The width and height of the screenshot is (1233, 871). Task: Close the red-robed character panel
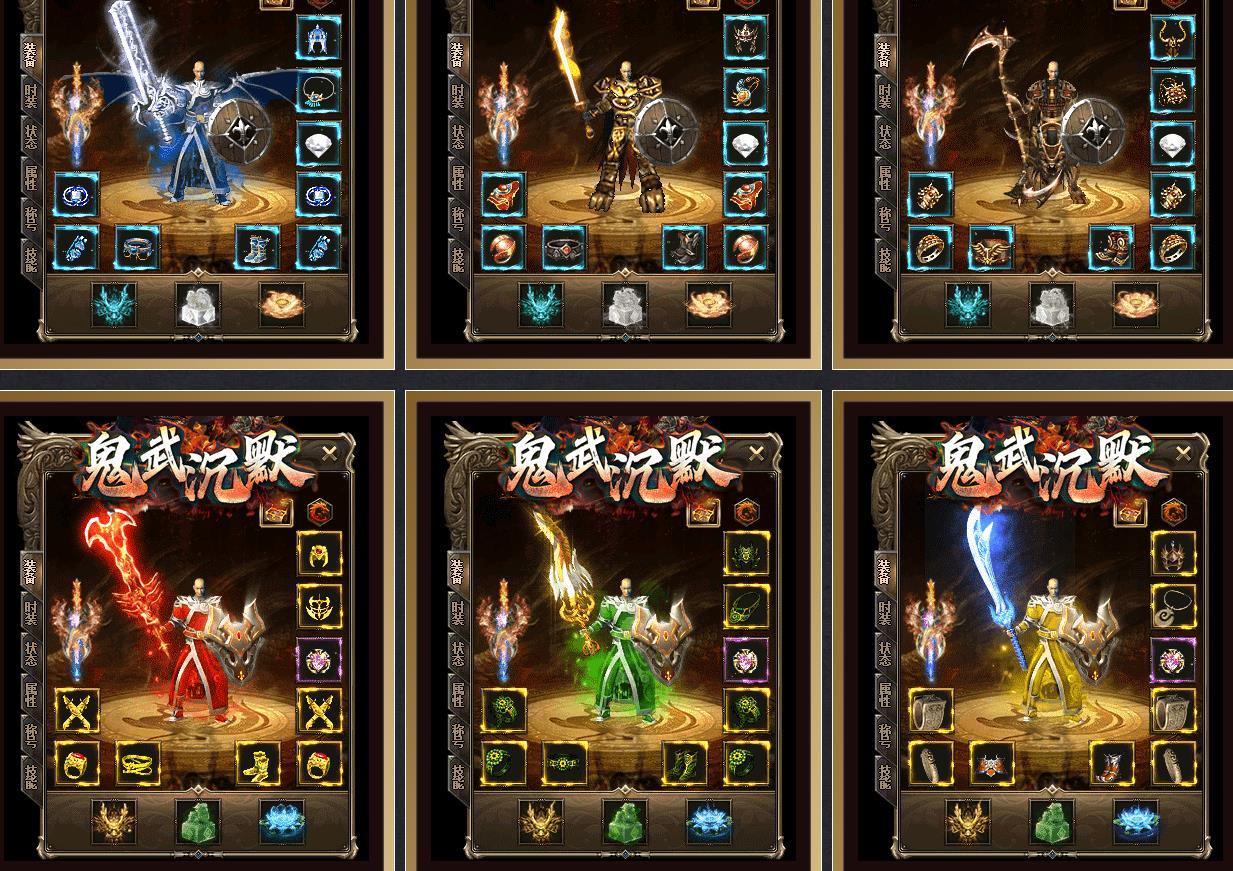pyautogui.click(x=330, y=454)
